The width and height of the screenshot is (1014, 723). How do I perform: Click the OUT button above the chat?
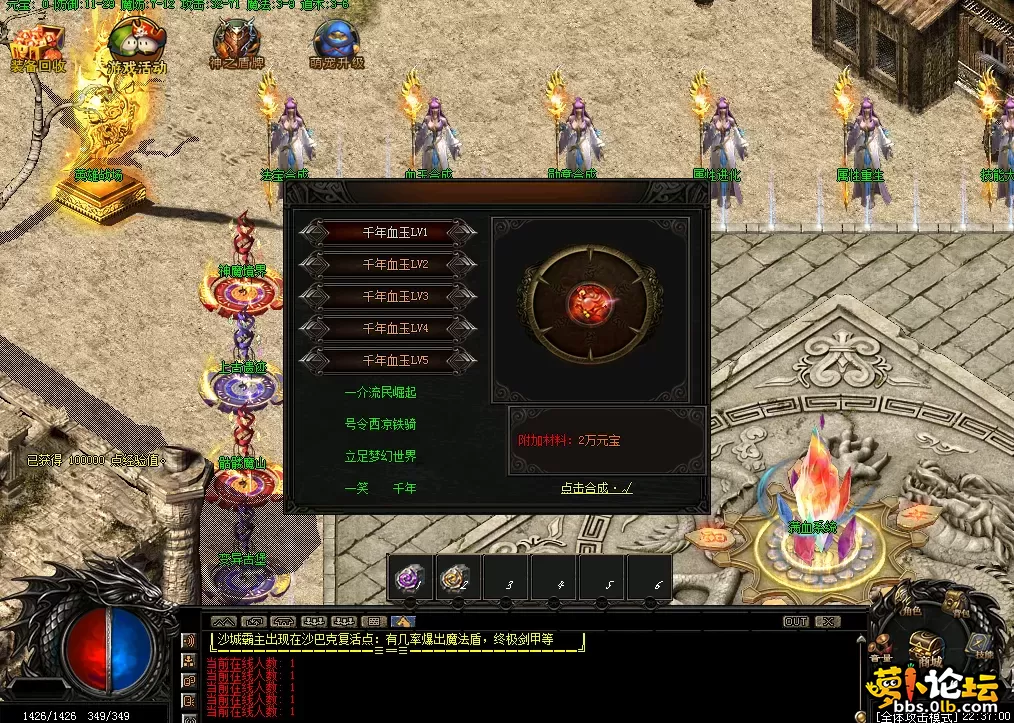(795, 621)
